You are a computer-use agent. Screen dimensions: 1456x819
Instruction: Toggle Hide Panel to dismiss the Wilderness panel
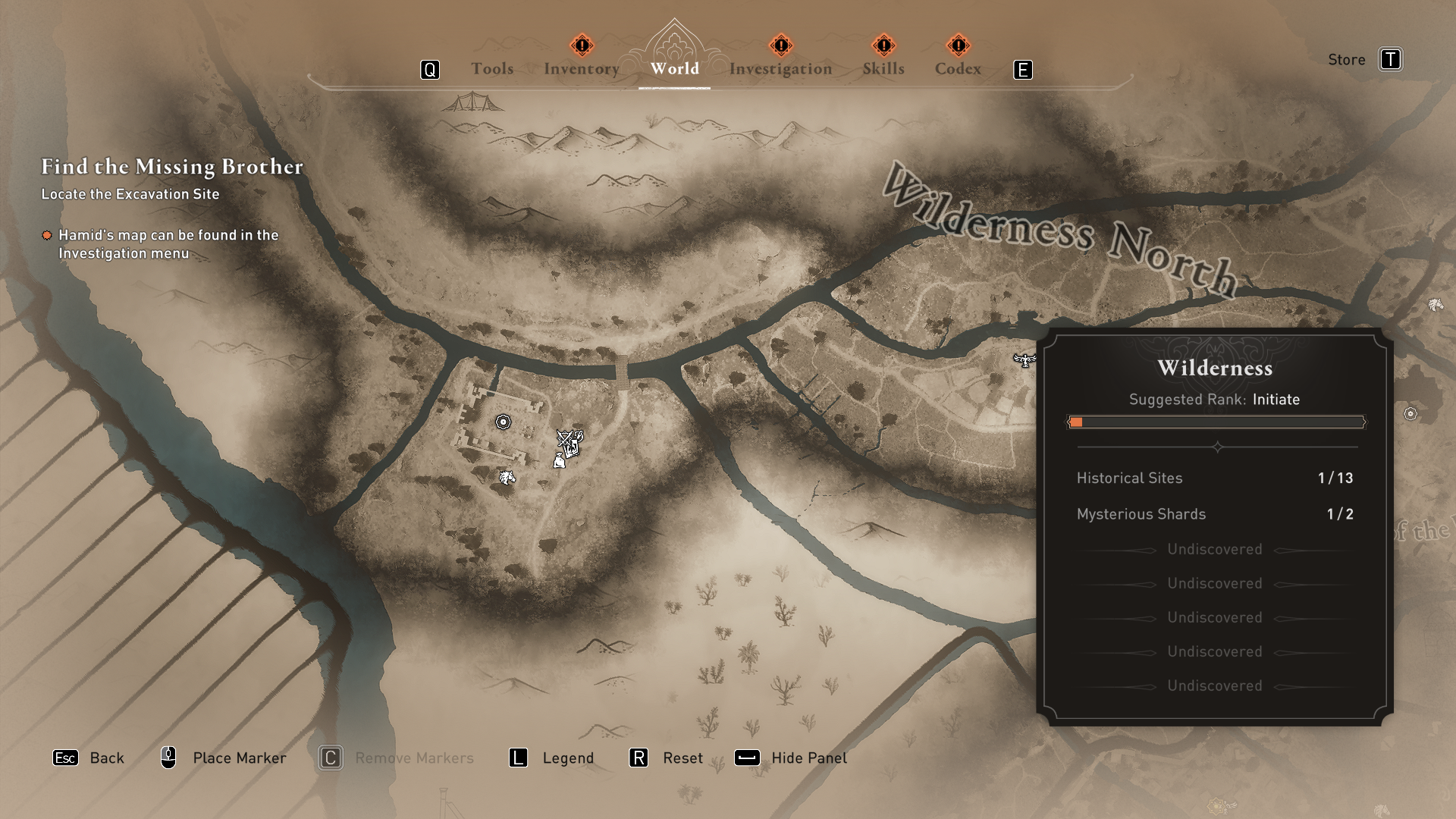808,758
